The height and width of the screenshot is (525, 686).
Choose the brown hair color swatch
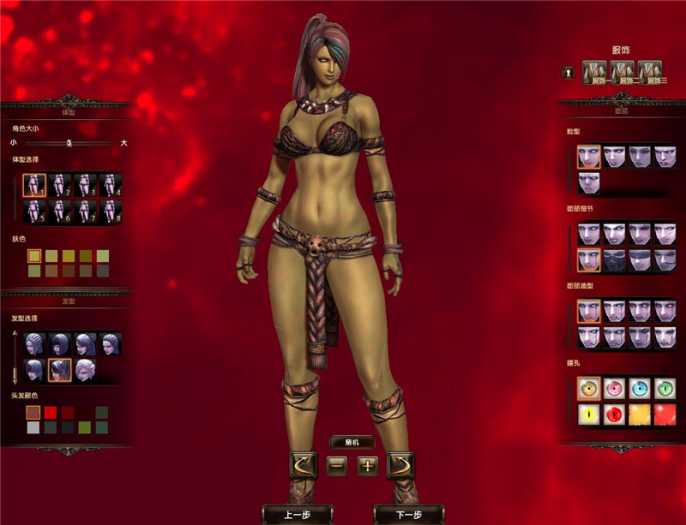pos(34,412)
